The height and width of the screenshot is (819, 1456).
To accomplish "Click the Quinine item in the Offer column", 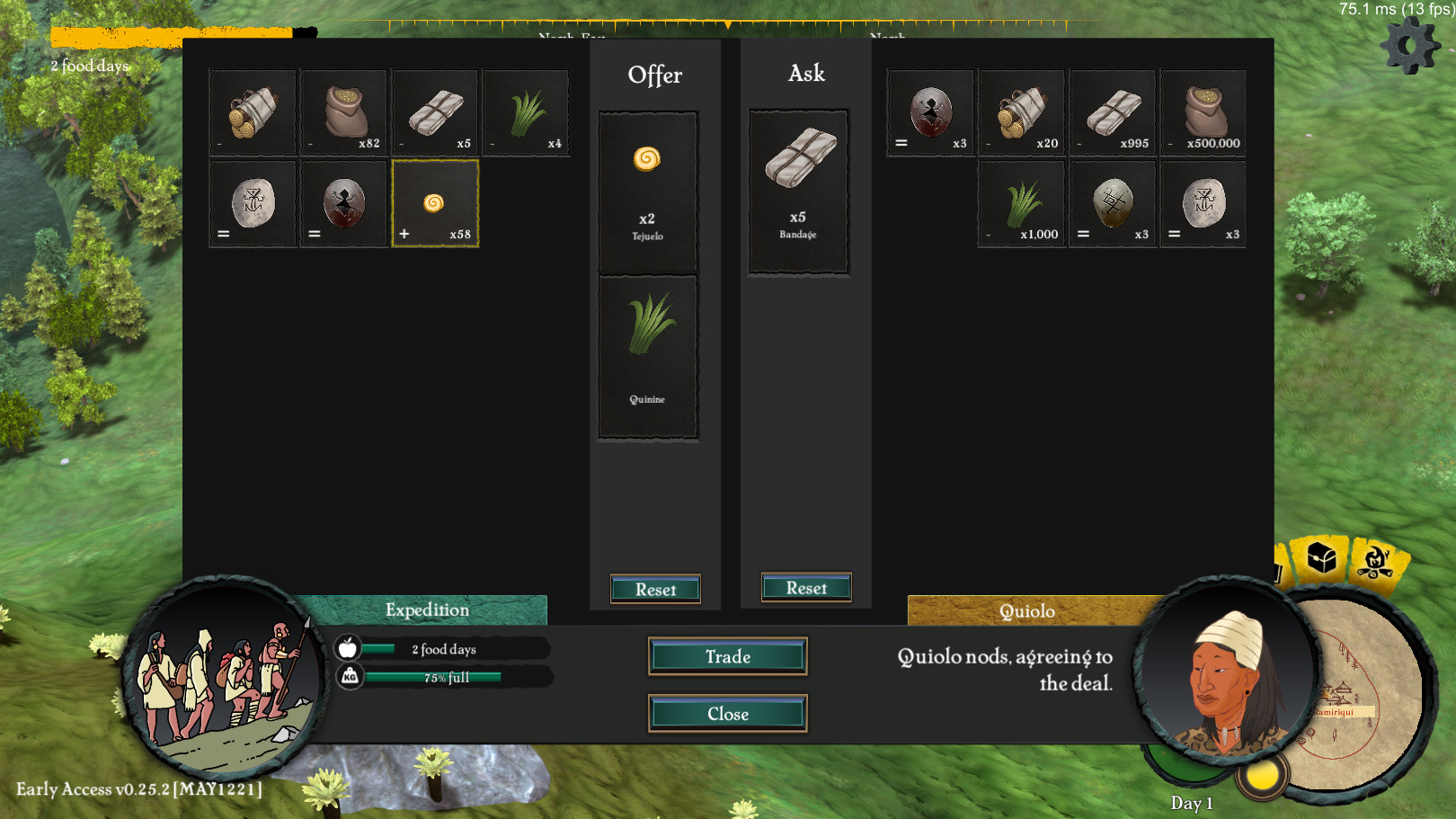I will coord(647,357).
